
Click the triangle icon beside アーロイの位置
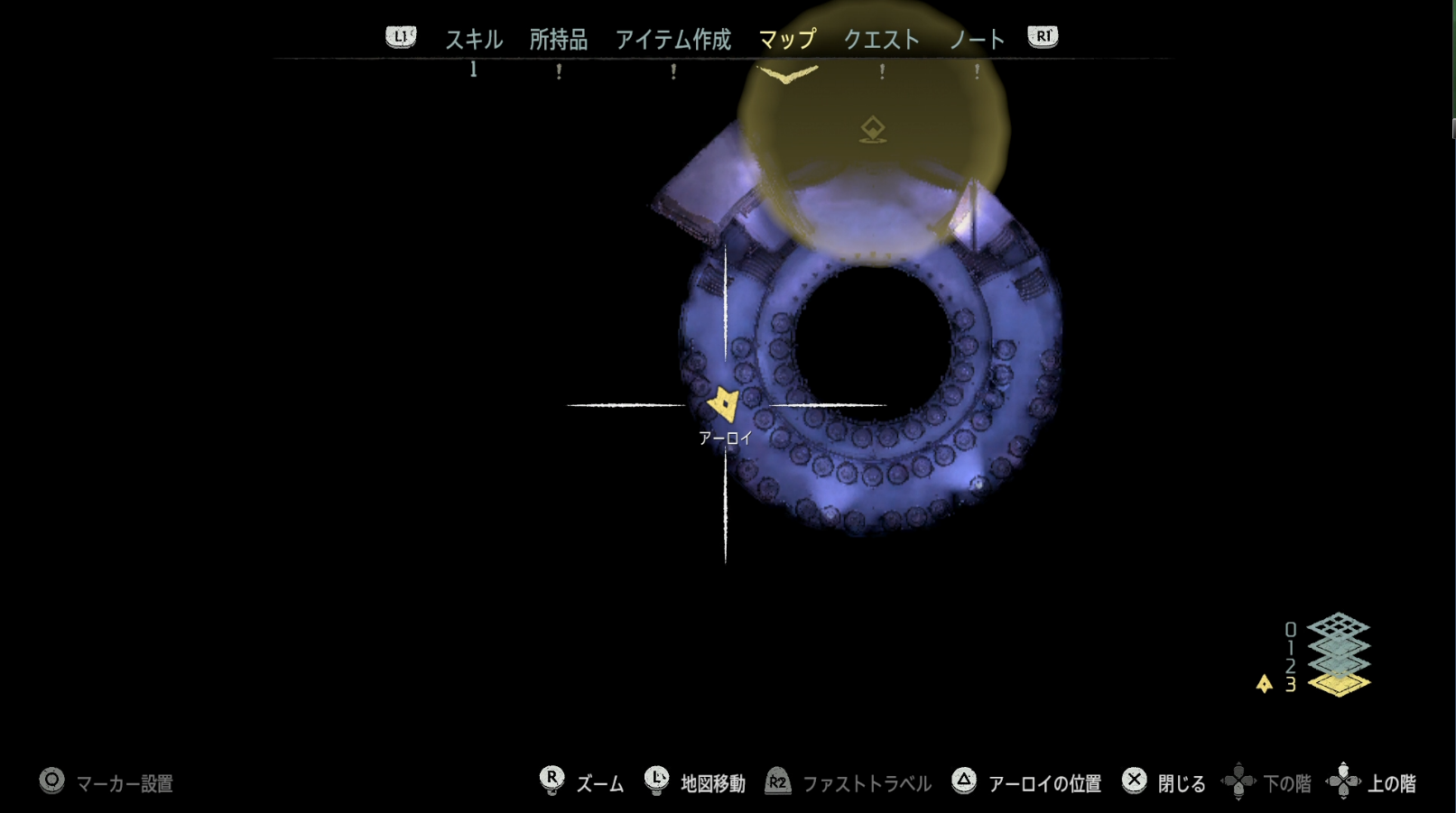point(964,783)
